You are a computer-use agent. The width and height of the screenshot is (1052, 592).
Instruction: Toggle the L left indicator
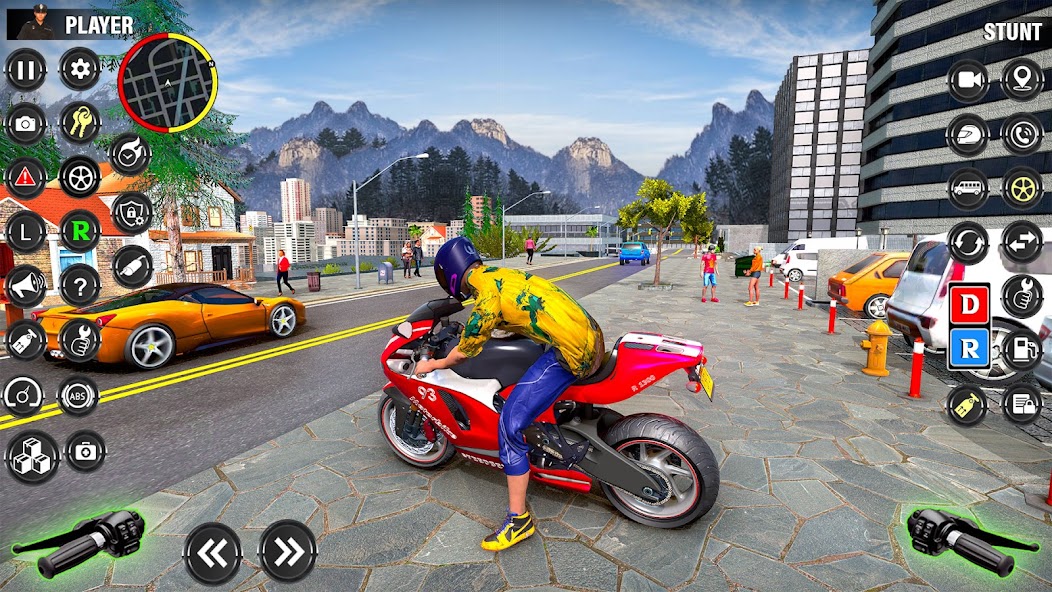point(26,231)
